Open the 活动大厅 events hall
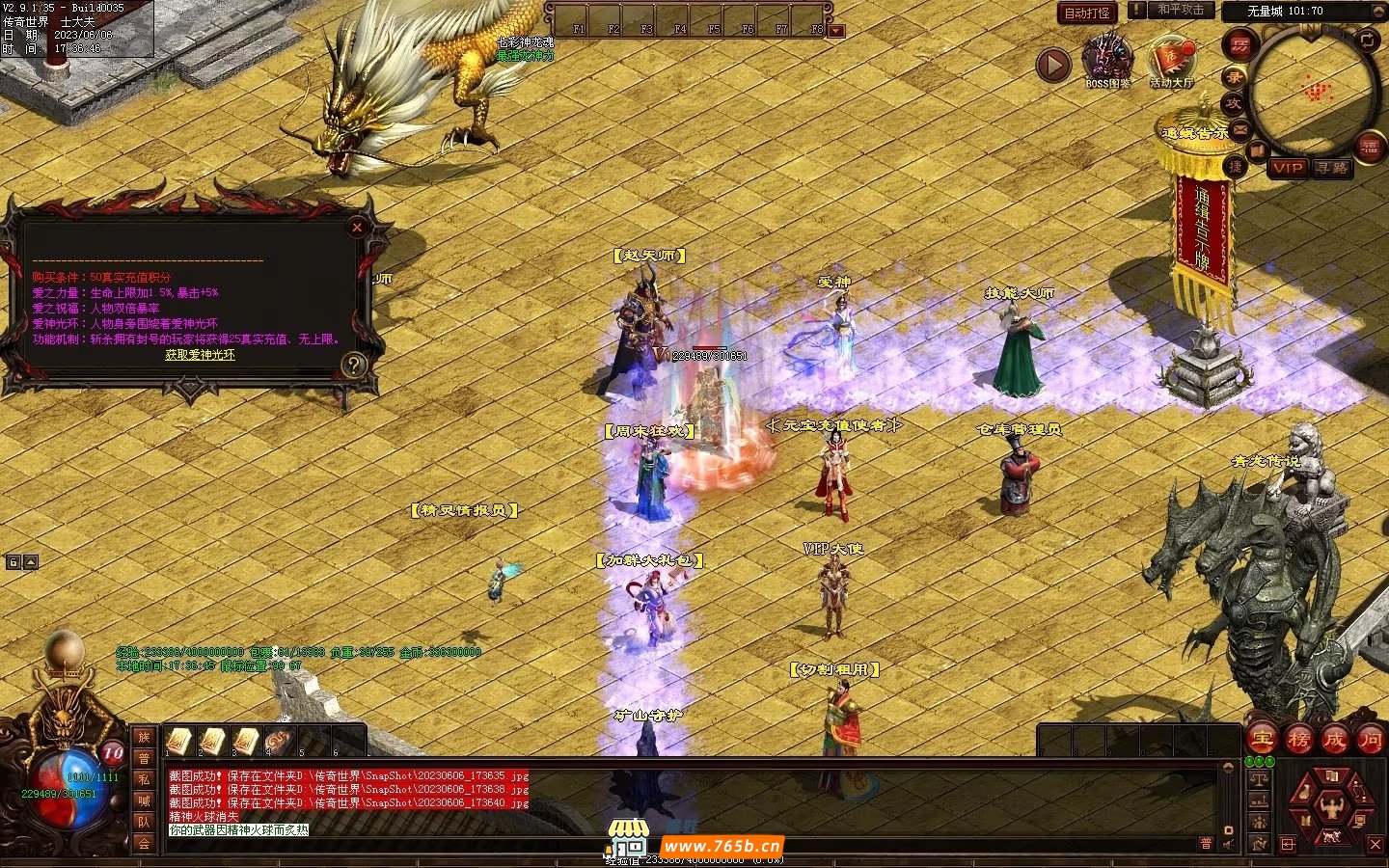Viewport: 1389px width, 868px height. click(1171, 60)
